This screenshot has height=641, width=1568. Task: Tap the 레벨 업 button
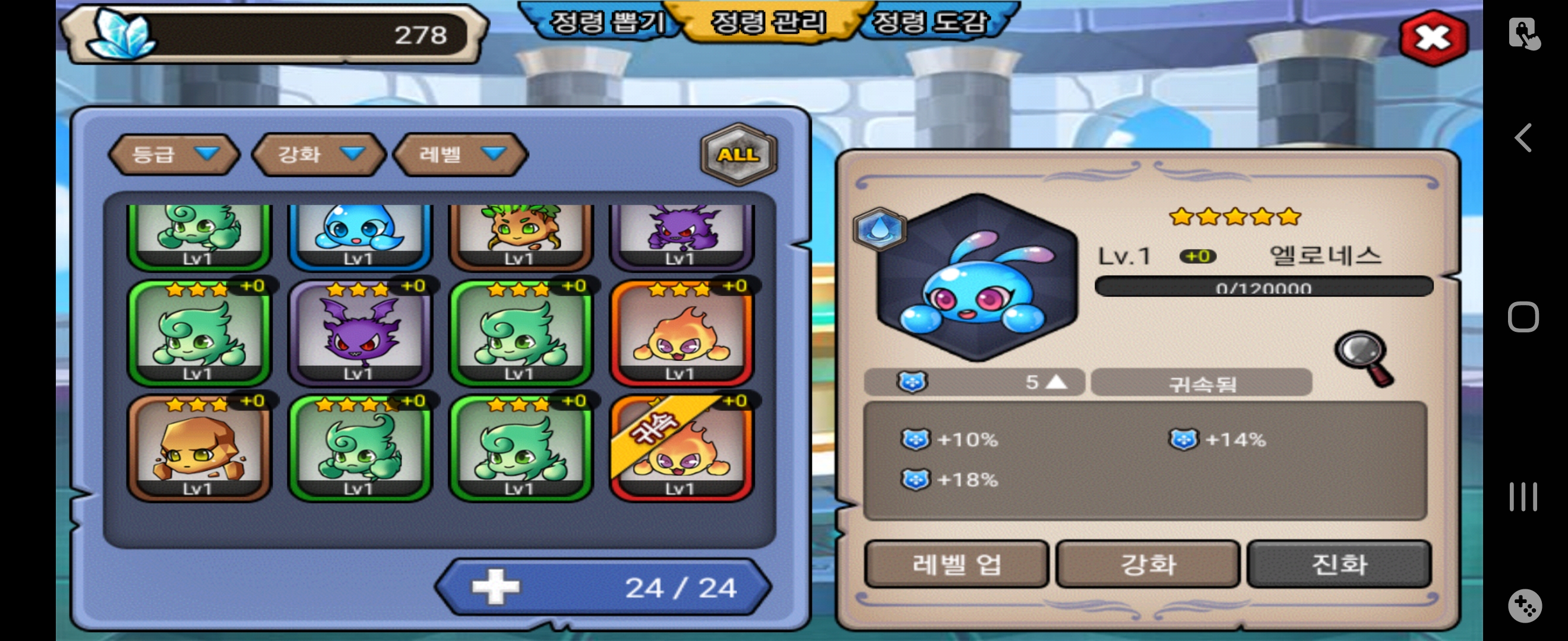956,564
